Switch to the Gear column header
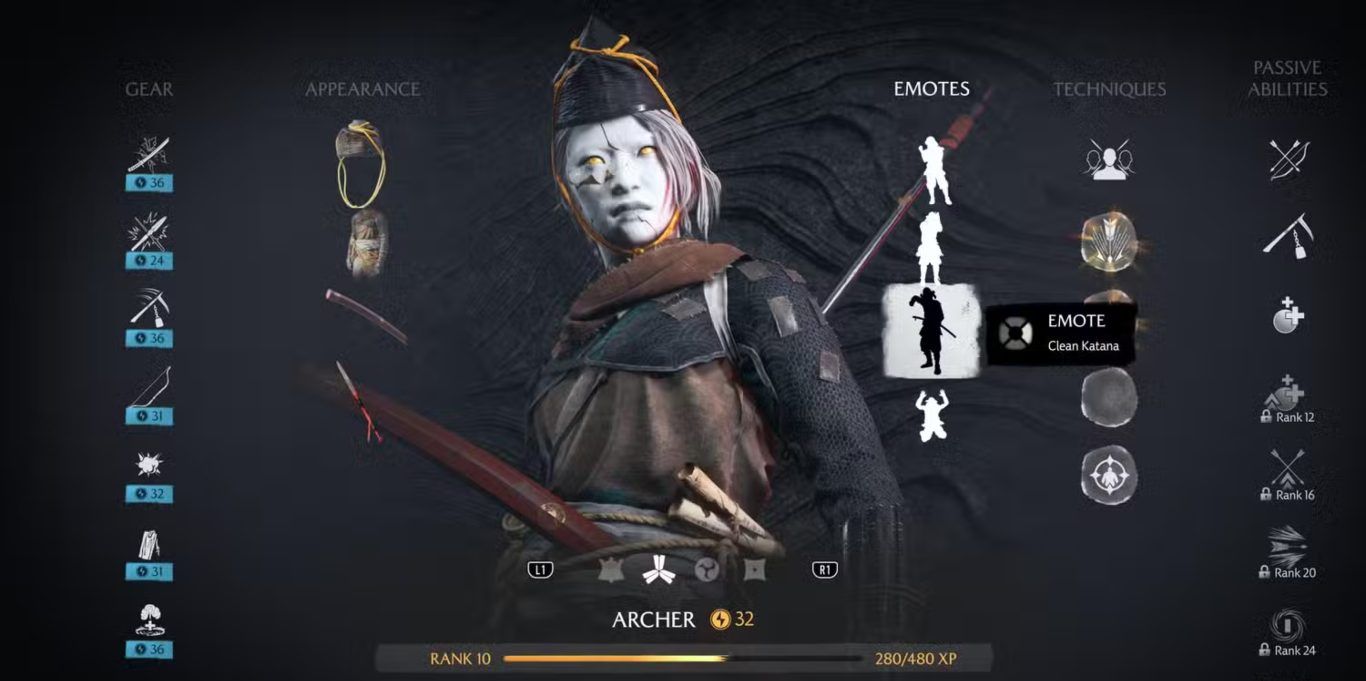 pyautogui.click(x=149, y=89)
